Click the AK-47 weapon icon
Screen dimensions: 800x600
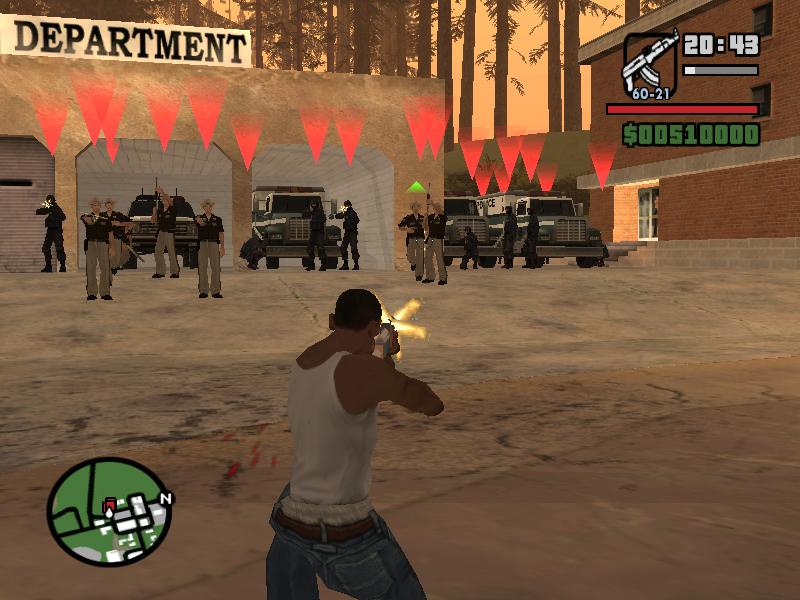coord(650,62)
